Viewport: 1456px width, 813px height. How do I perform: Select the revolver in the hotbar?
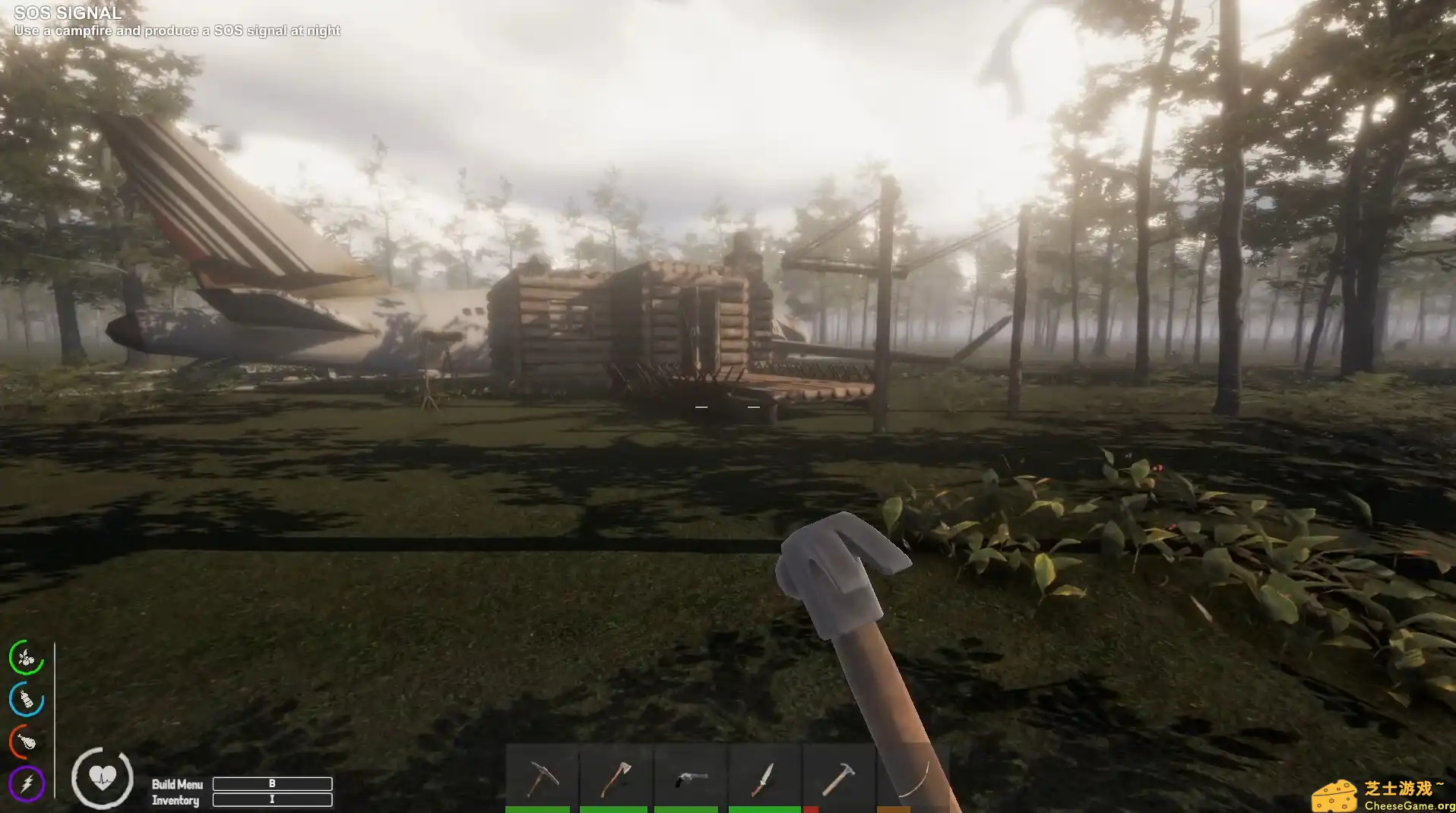[692, 775]
